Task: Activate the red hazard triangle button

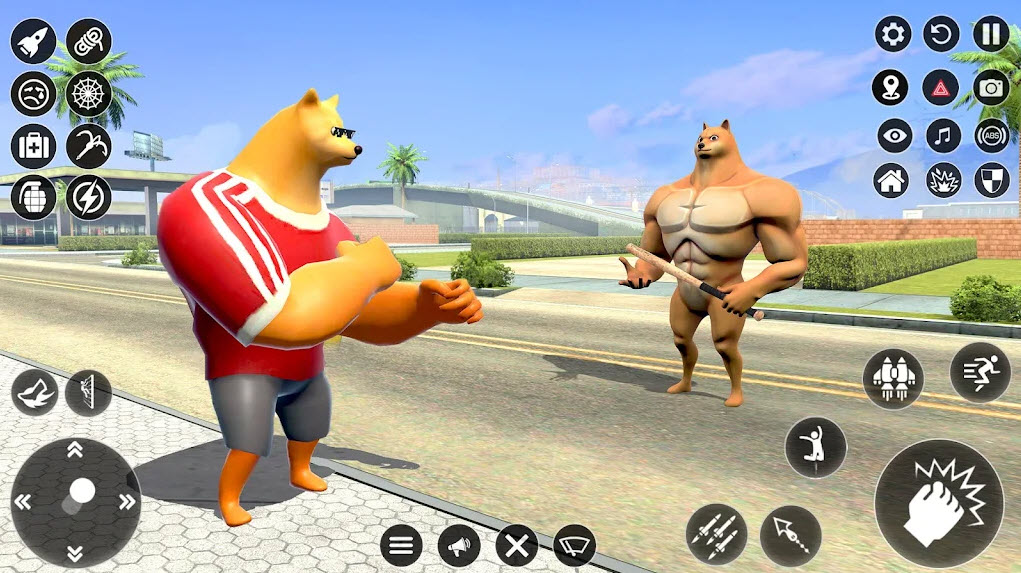Action: [x=941, y=87]
